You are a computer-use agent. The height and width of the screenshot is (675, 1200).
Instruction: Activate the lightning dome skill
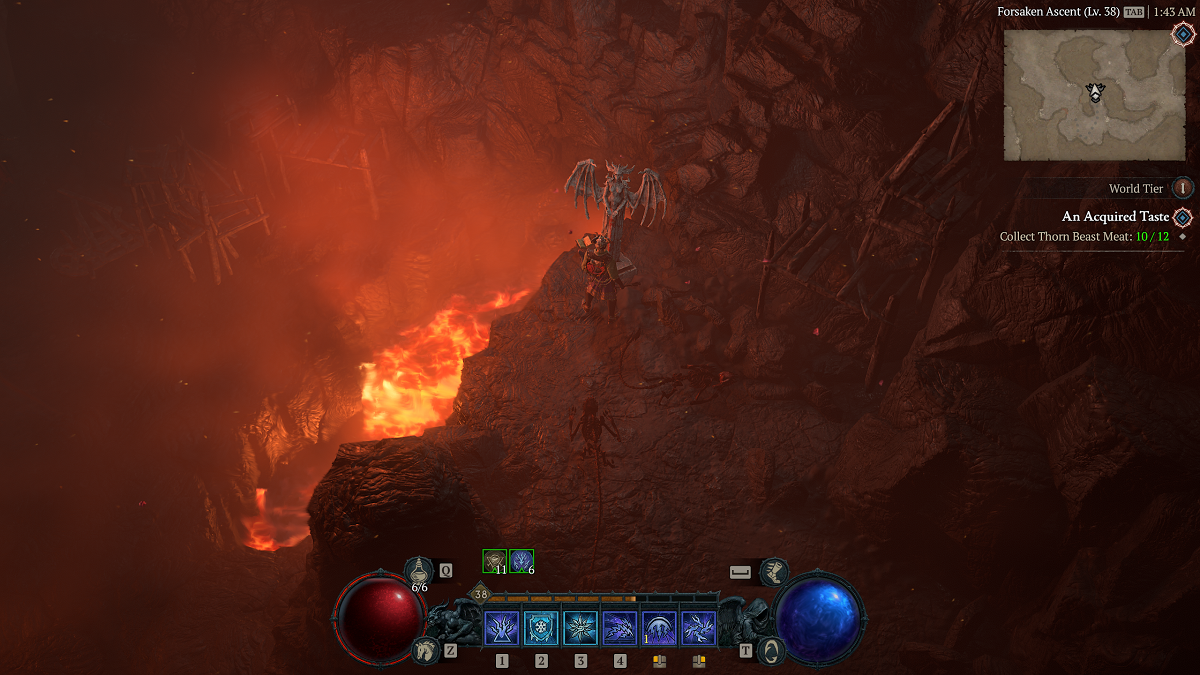click(659, 628)
